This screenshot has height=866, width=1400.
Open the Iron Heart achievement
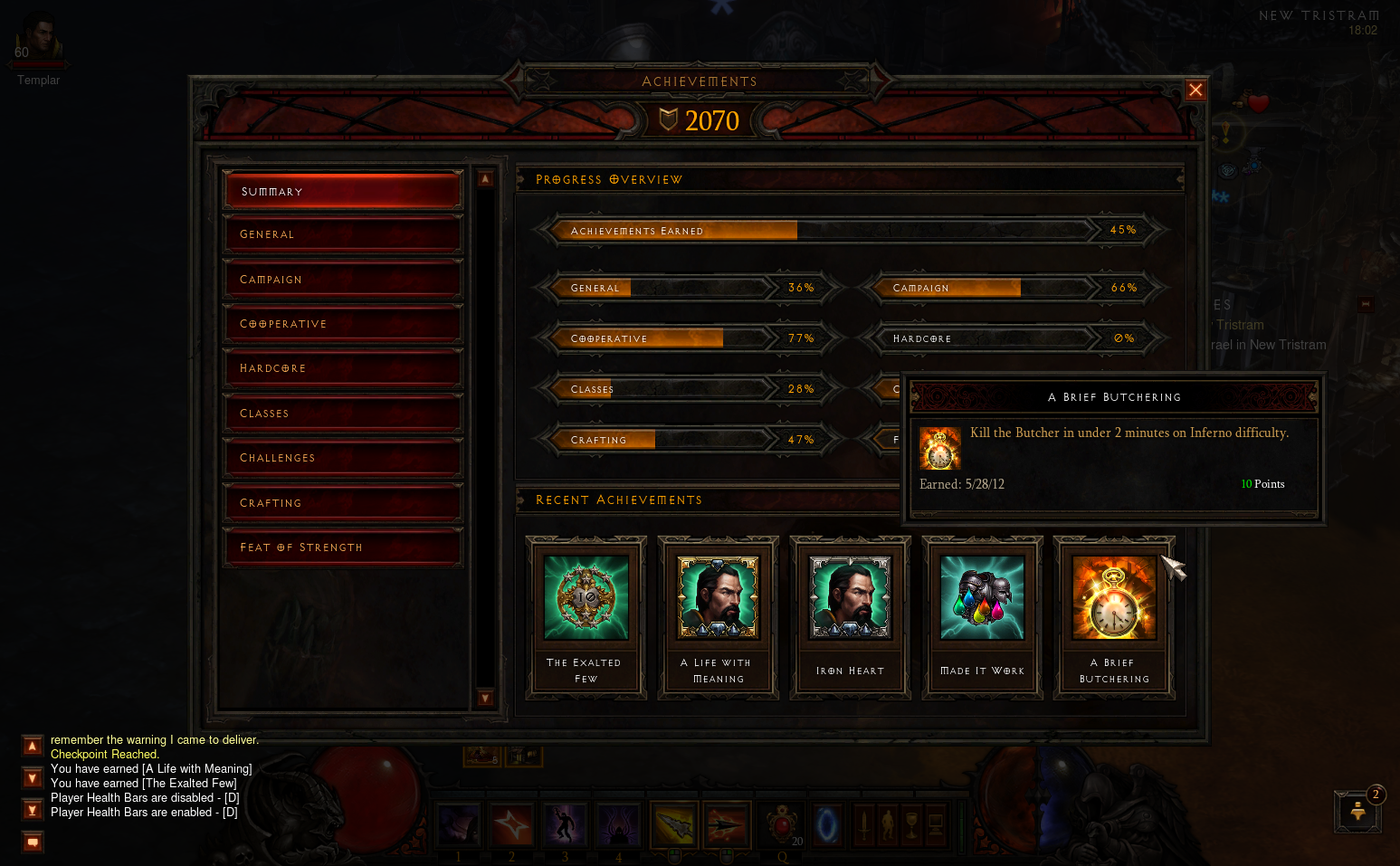pos(850,617)
